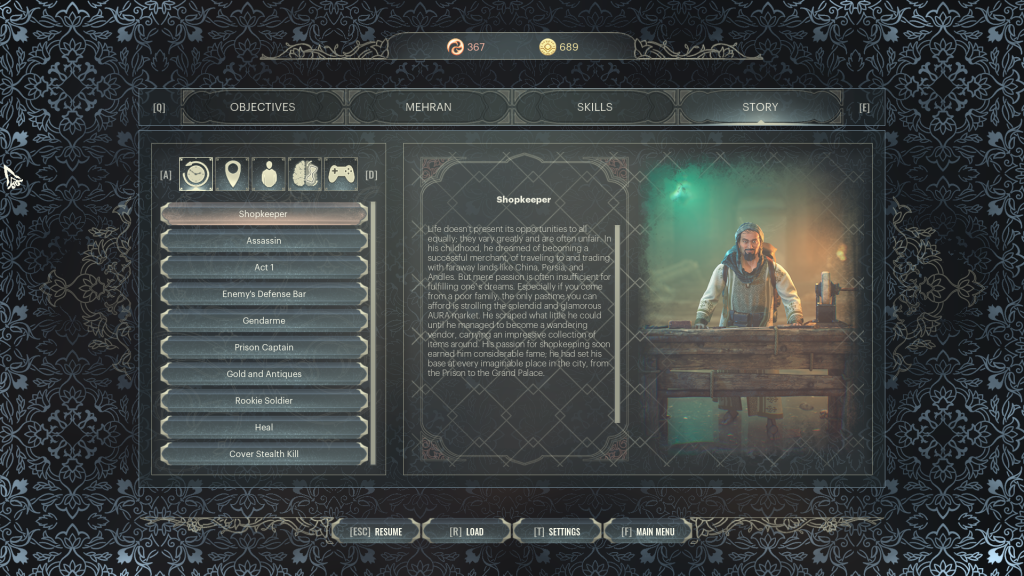Open the Mehran tab
The image size is (1024, 576).
point(428,107)
